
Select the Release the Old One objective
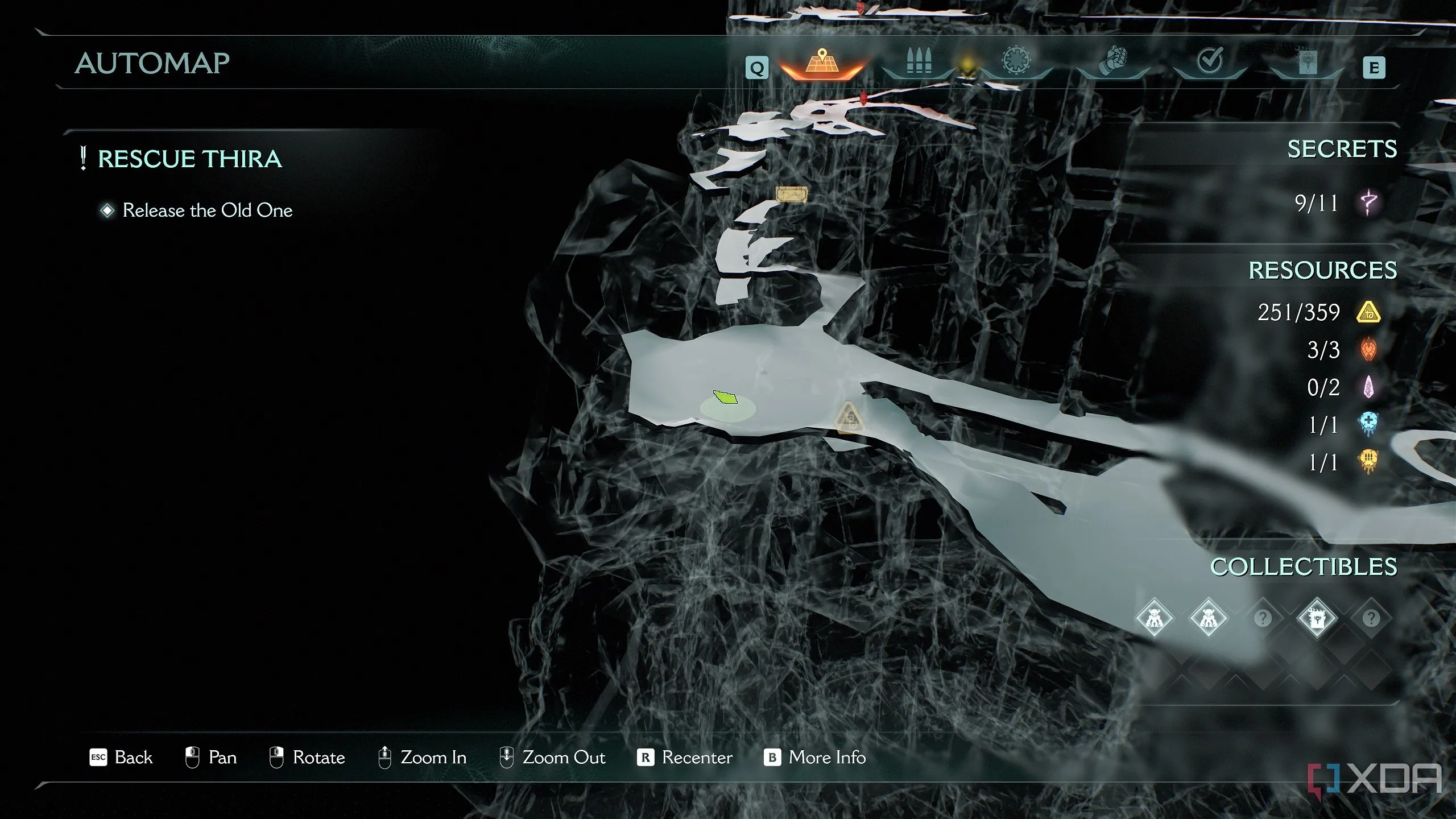[207, 210]
